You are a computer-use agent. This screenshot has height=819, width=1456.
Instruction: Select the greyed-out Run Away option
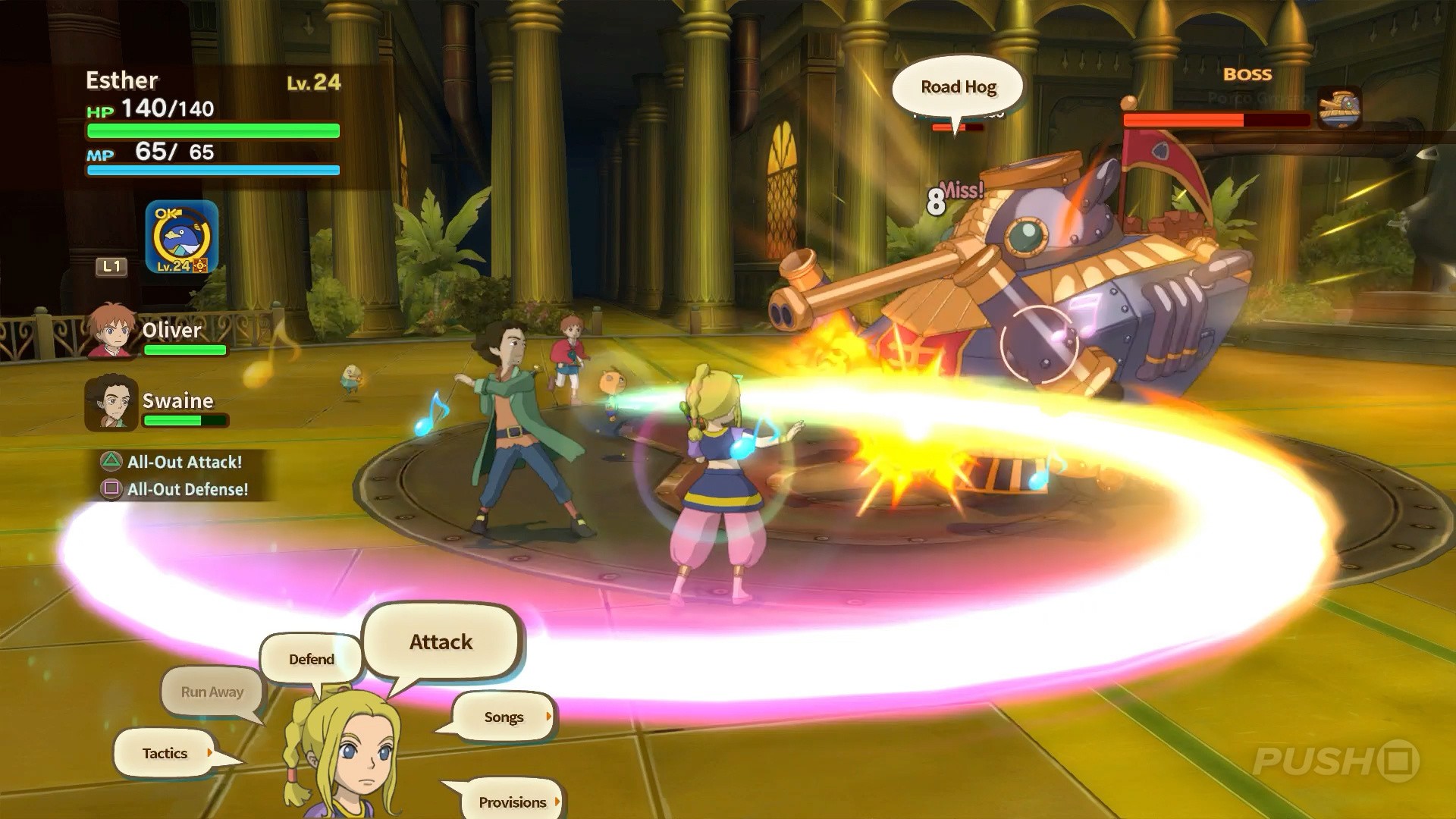(x=211, y=692)
